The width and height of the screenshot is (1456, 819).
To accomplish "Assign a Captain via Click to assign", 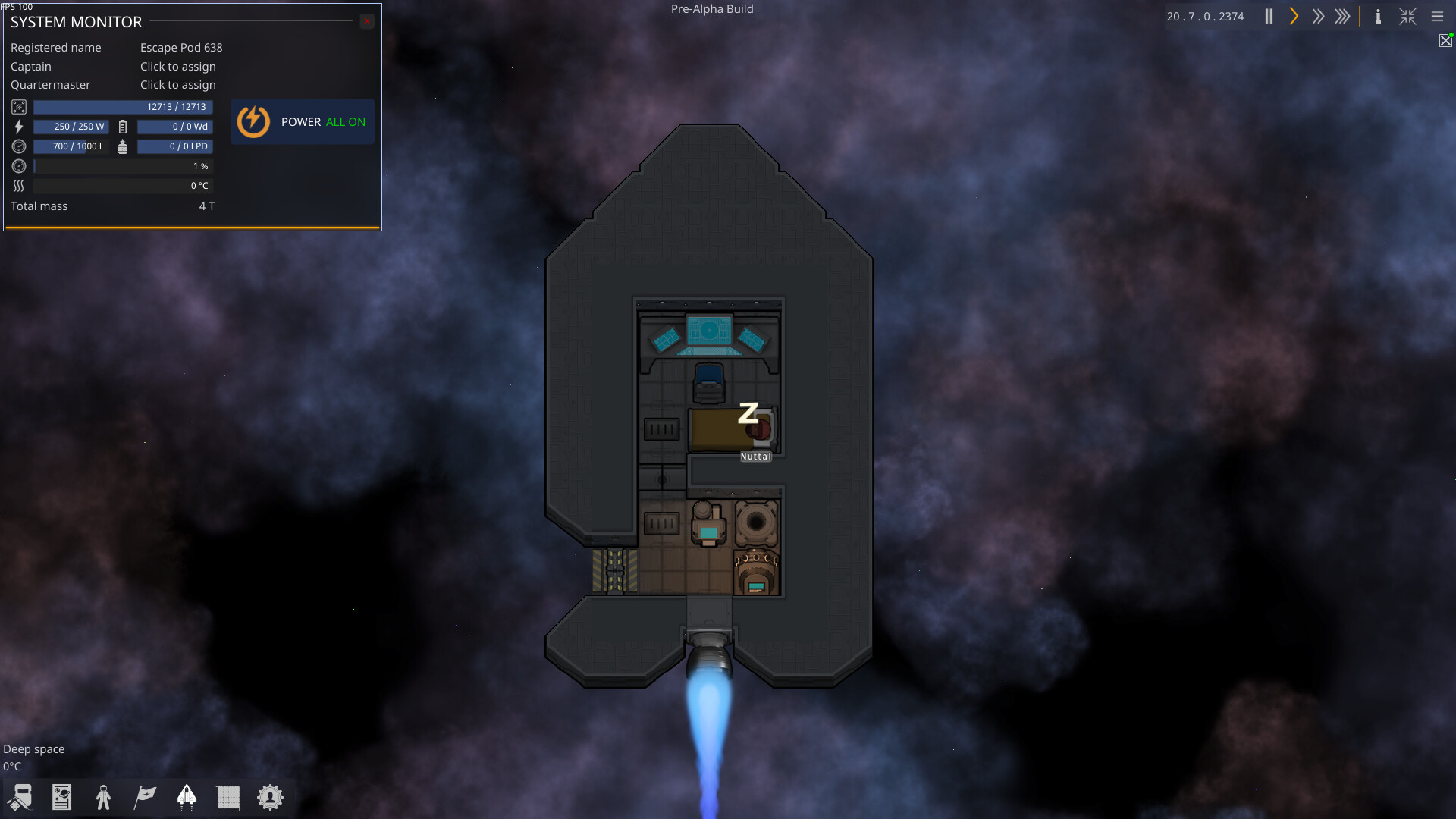I will [178, 66].
